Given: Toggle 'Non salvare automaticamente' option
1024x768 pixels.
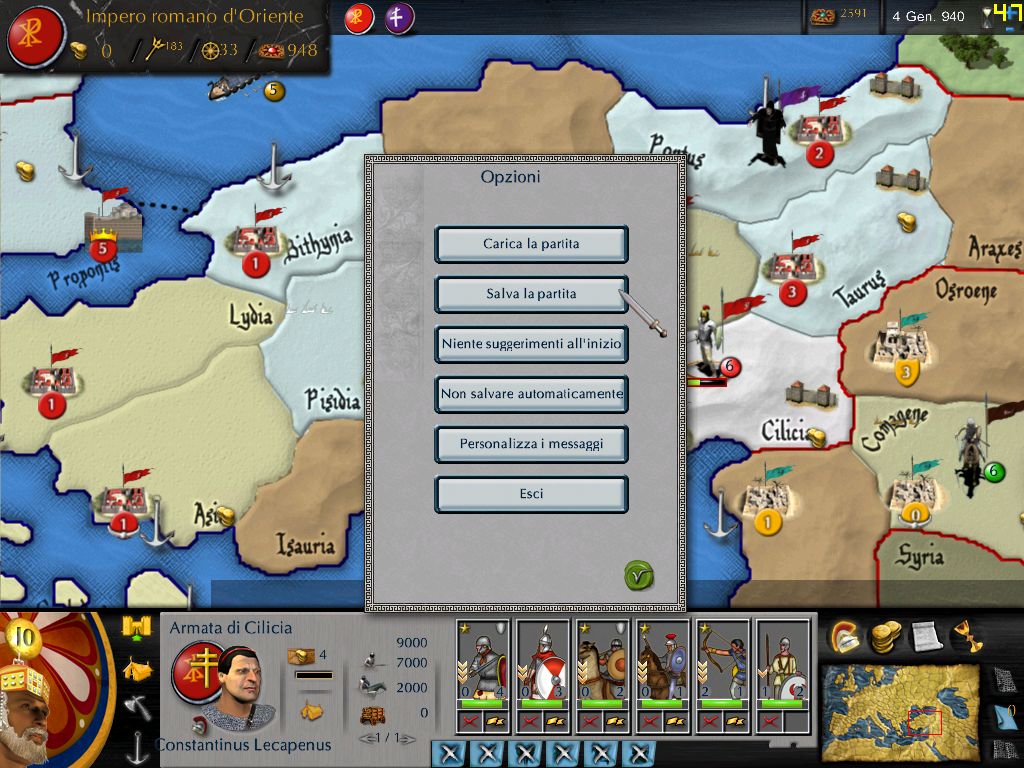Looking at the screenshot, I should pyautogui.click(x=531, y=394).
